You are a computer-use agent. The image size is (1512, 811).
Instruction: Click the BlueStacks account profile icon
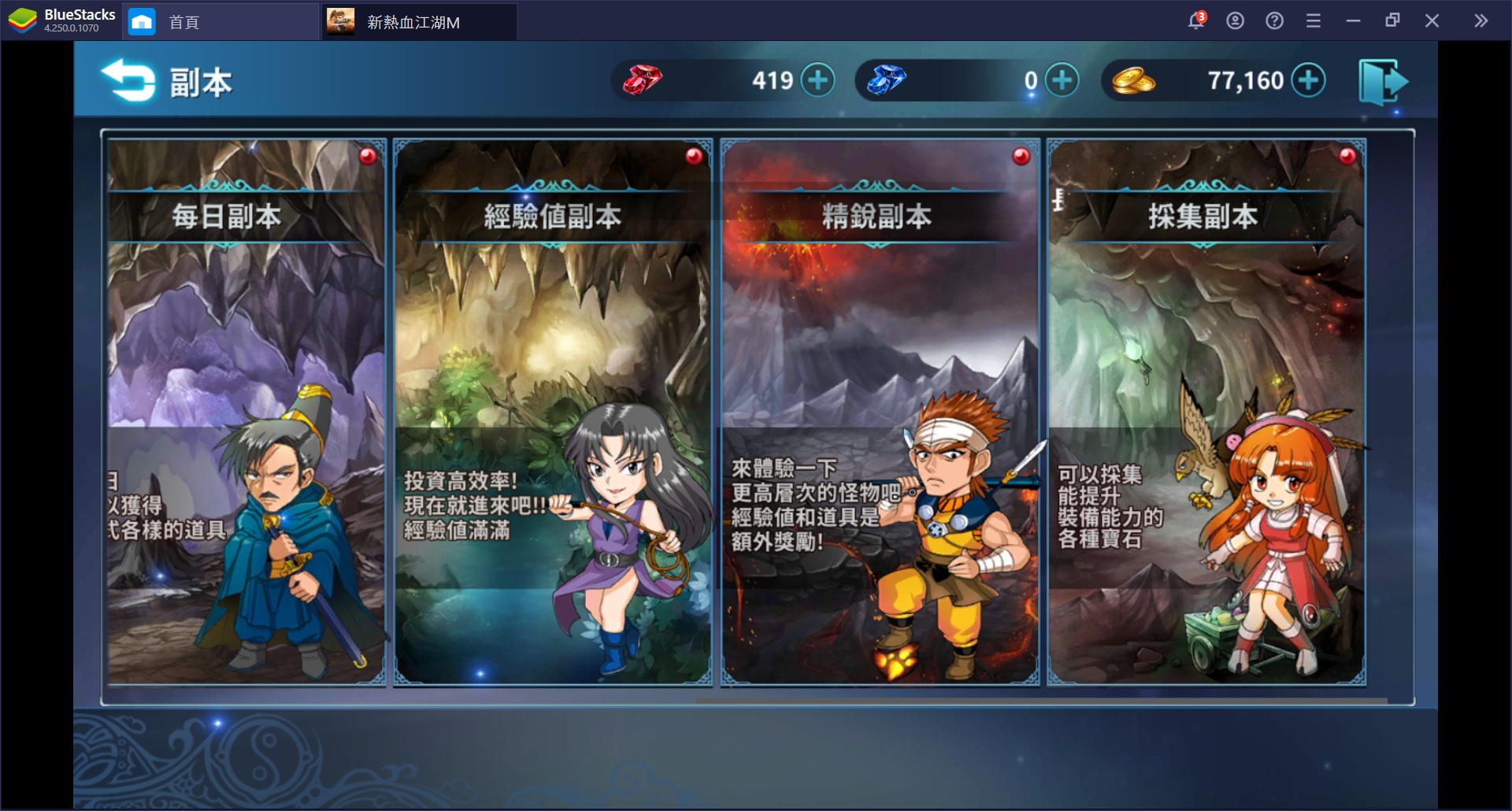point(1234,20)
